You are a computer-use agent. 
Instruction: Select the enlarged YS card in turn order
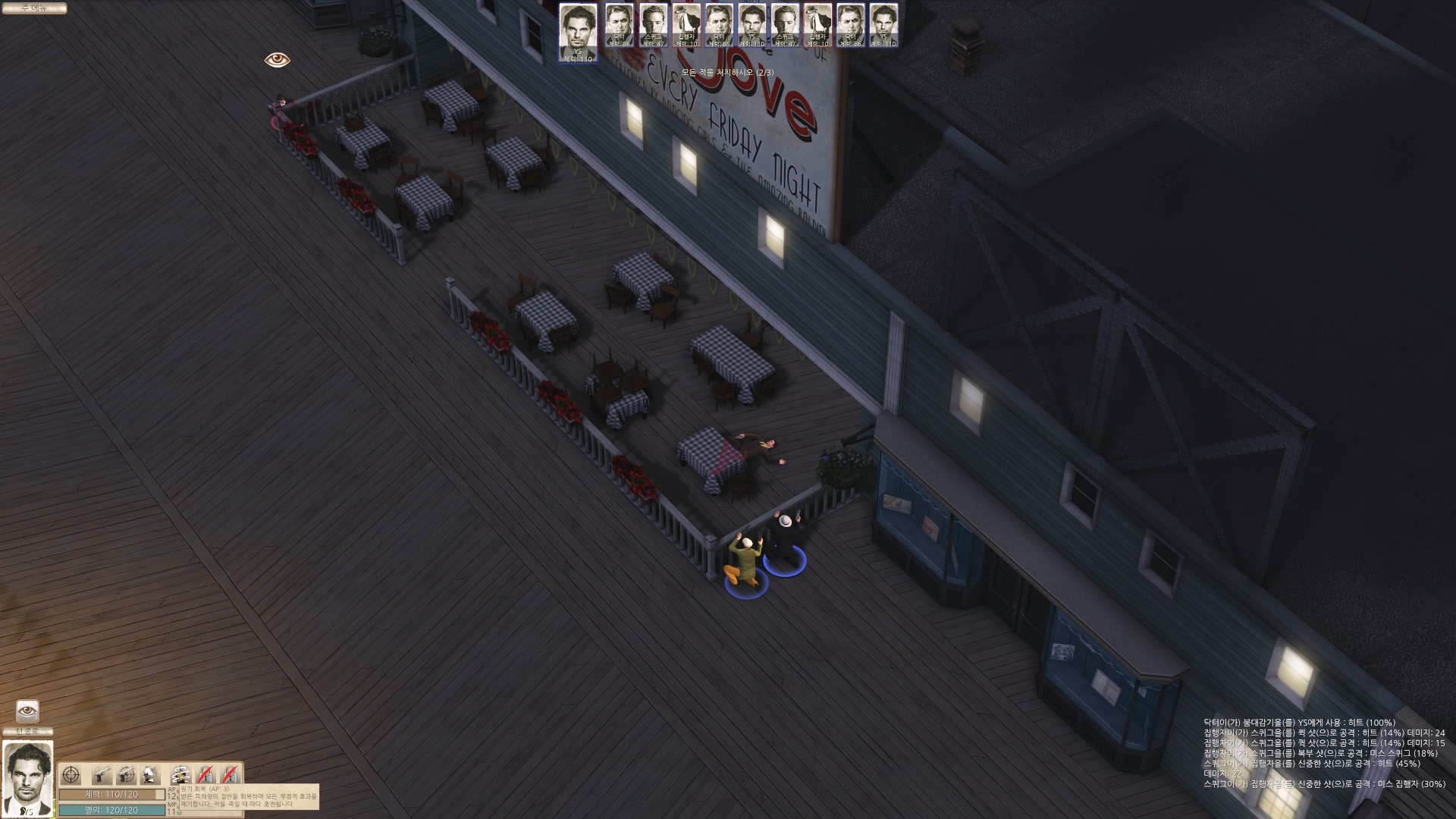pyautogui.click(x=578, y=32)
